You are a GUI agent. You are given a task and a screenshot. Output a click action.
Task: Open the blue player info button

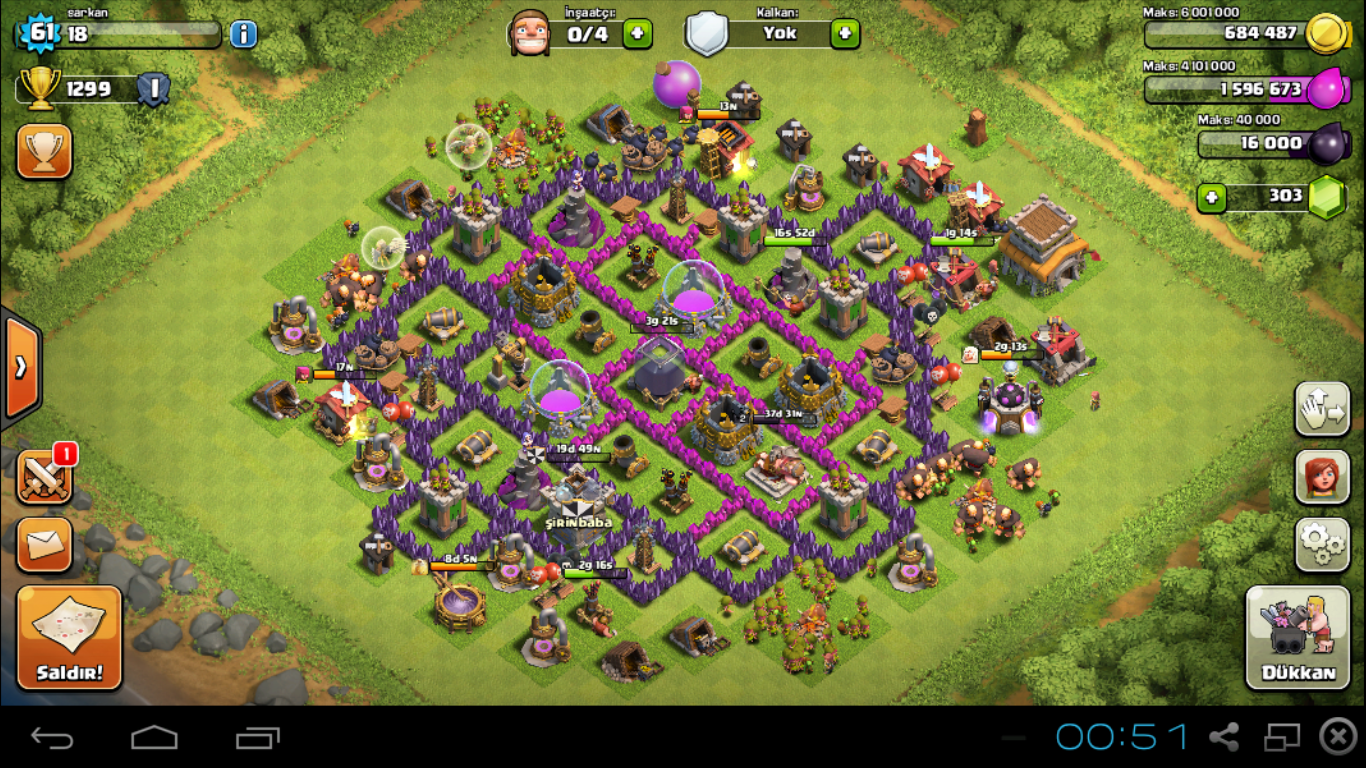click(243, 35)
